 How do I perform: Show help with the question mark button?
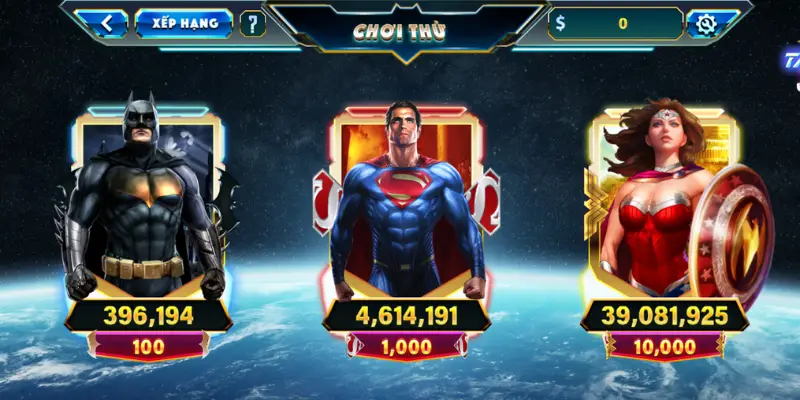coord(253,23)
